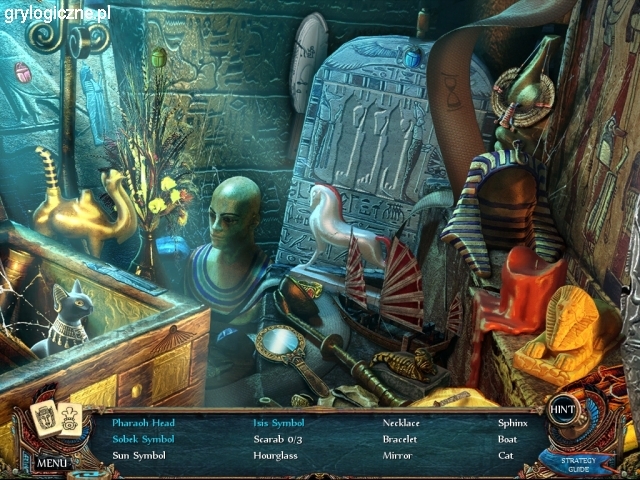Choose Sun Symbol in the item list
The height and width of the screenshot is (480, 640).
pos(138,455)
